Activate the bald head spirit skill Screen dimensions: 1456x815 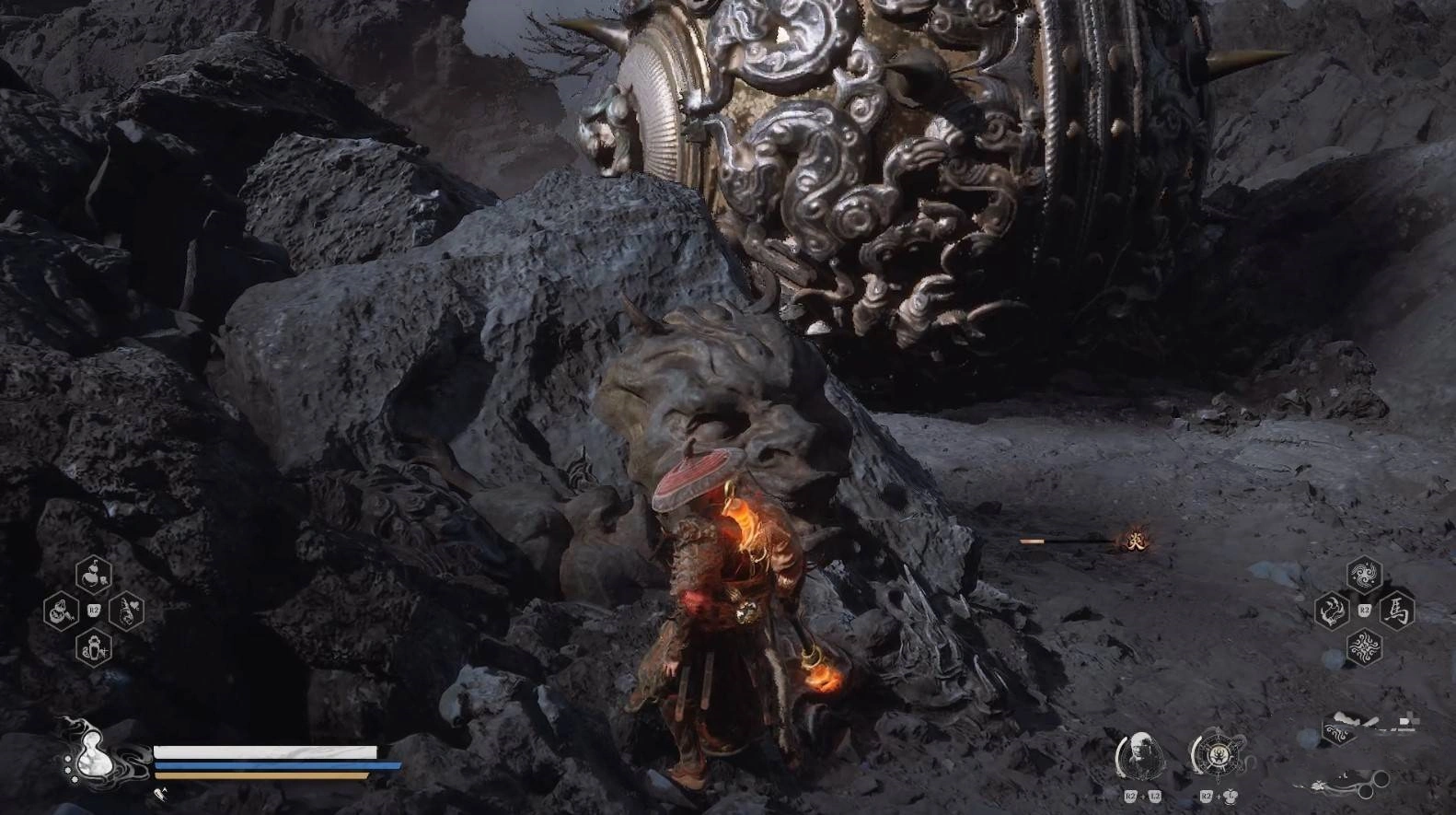tap(1141, 755)
